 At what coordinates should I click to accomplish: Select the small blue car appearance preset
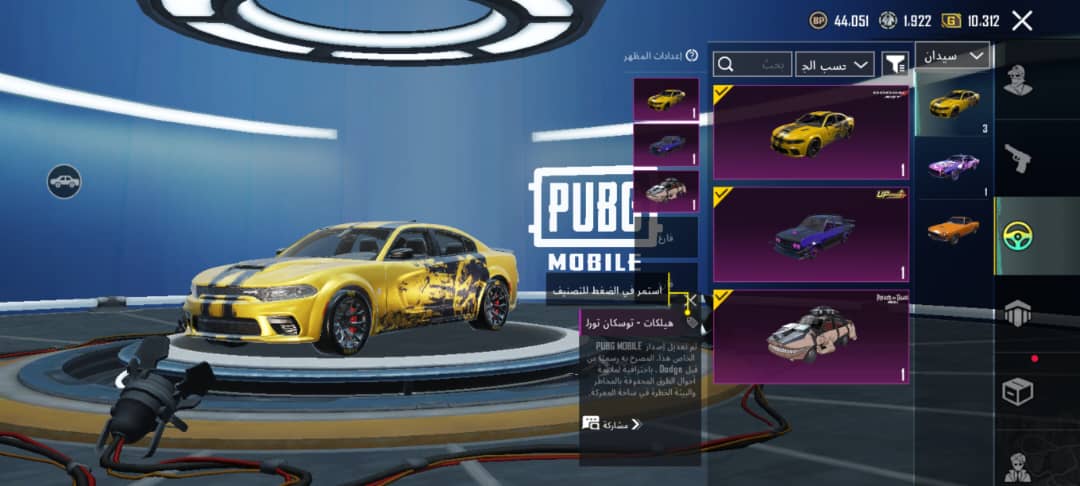pos(666,145)
